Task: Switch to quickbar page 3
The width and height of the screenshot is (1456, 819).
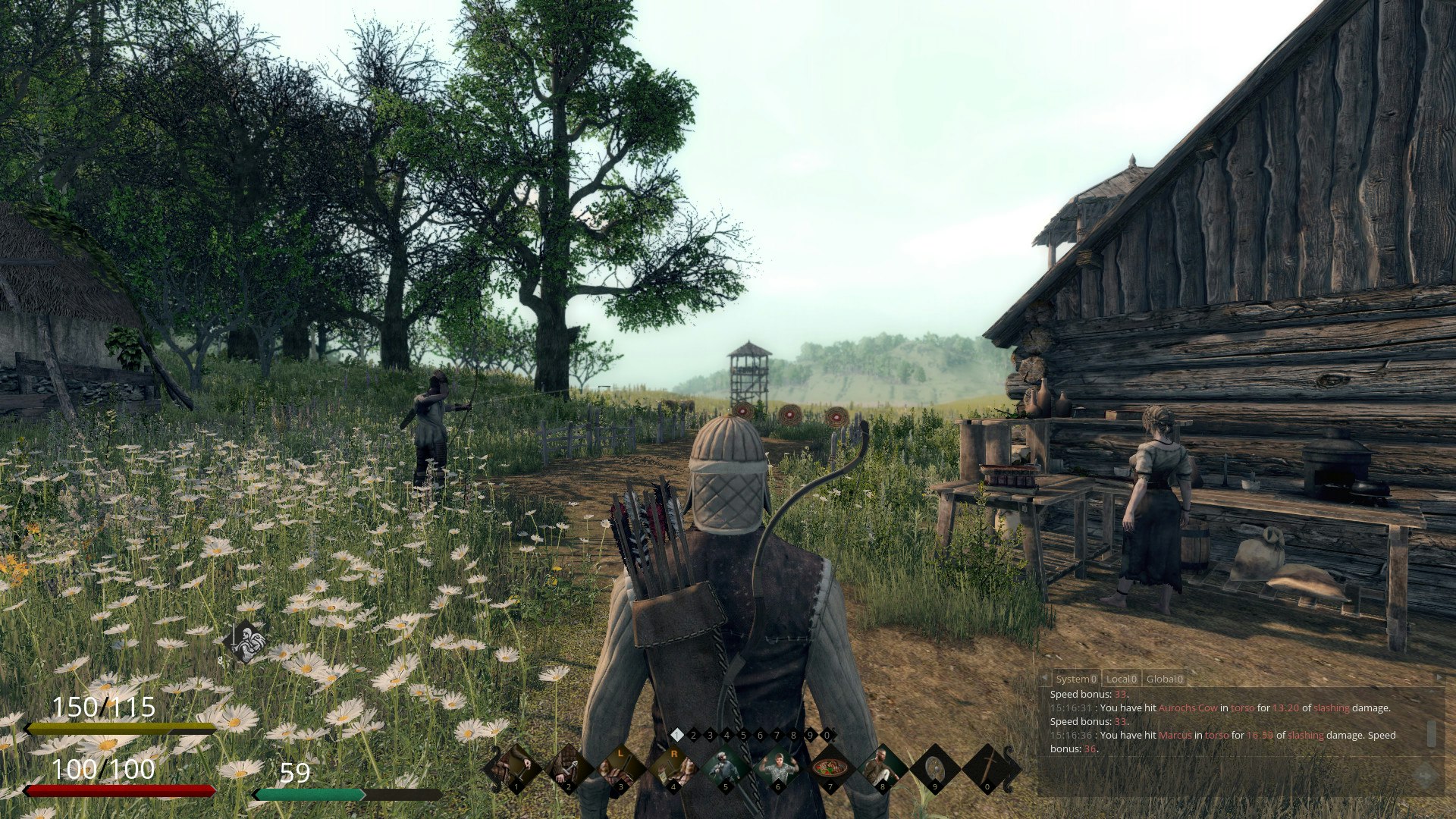Action: [710, 736]
